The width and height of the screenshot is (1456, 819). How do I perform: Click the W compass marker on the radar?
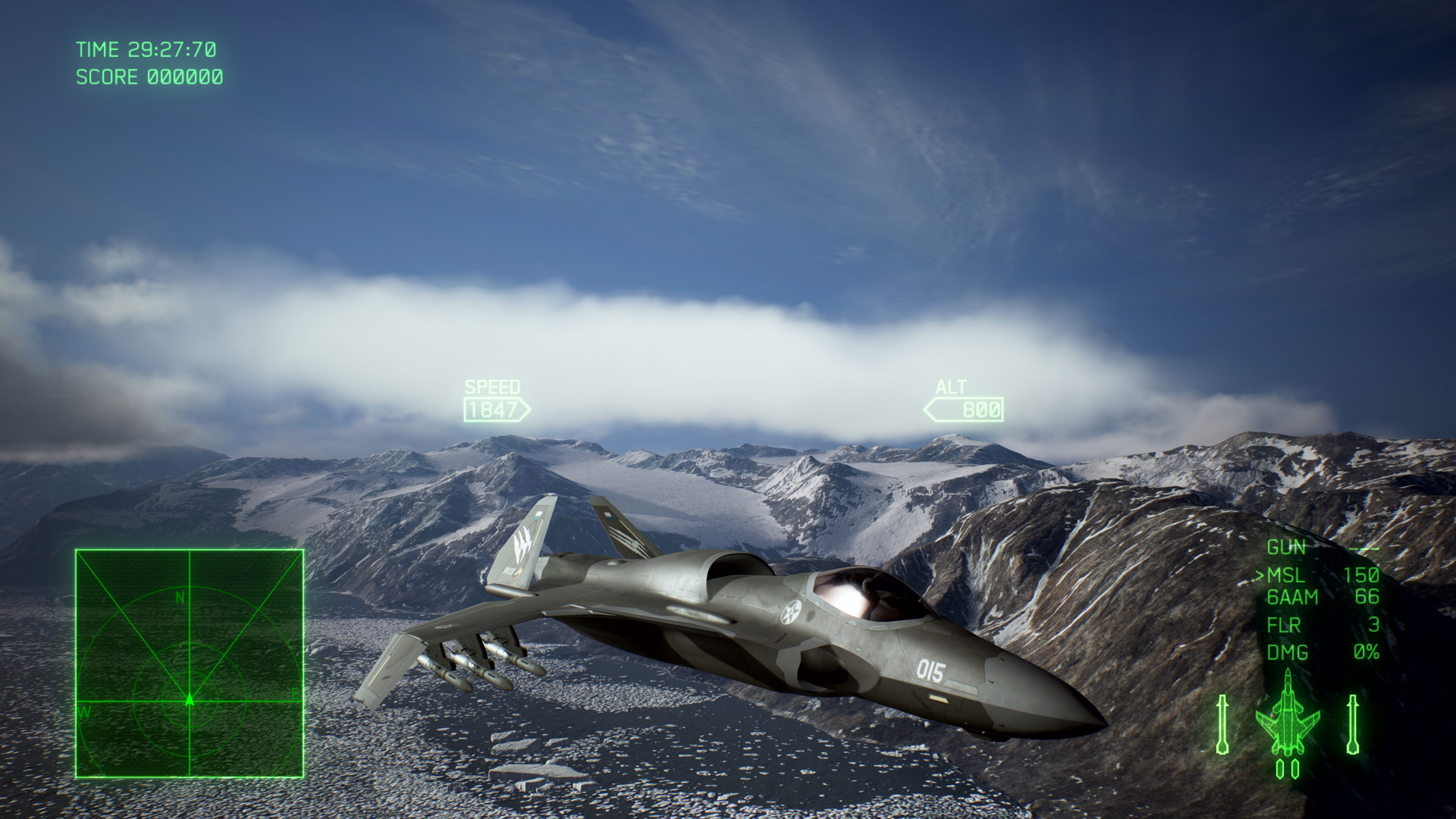pos(86,713)
